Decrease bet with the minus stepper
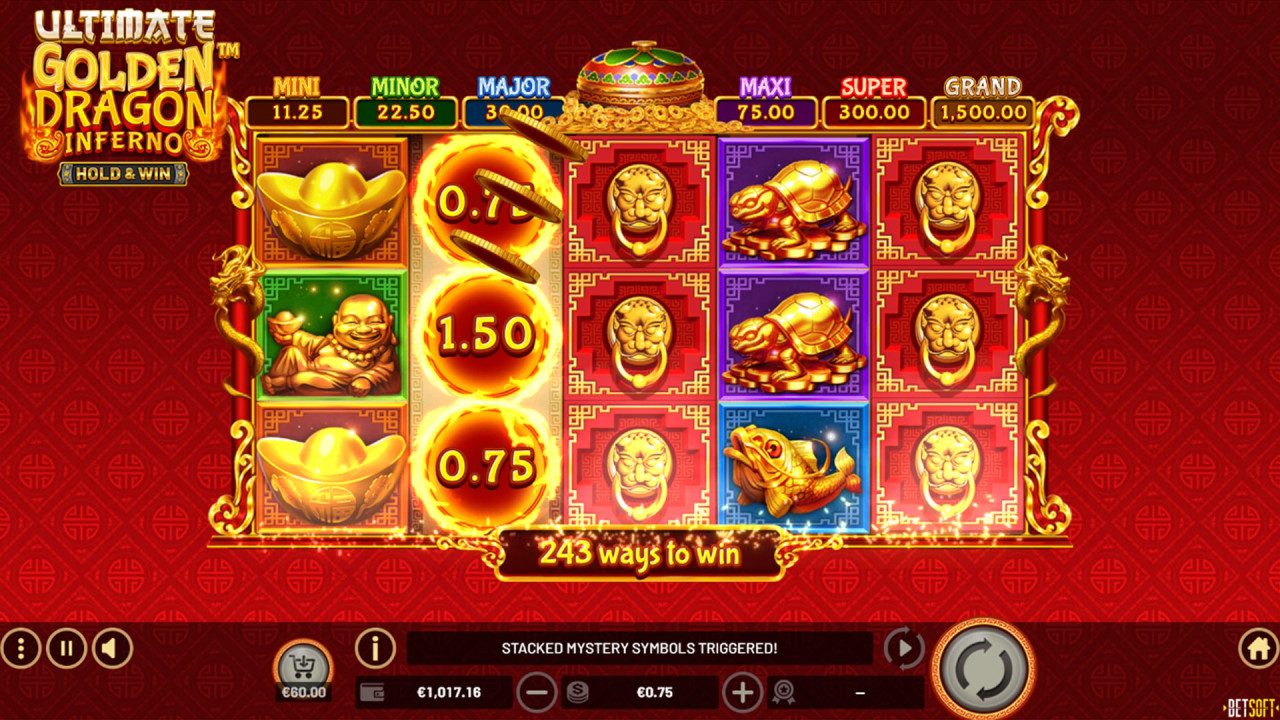1280x720 pixels. click(537, 691)
